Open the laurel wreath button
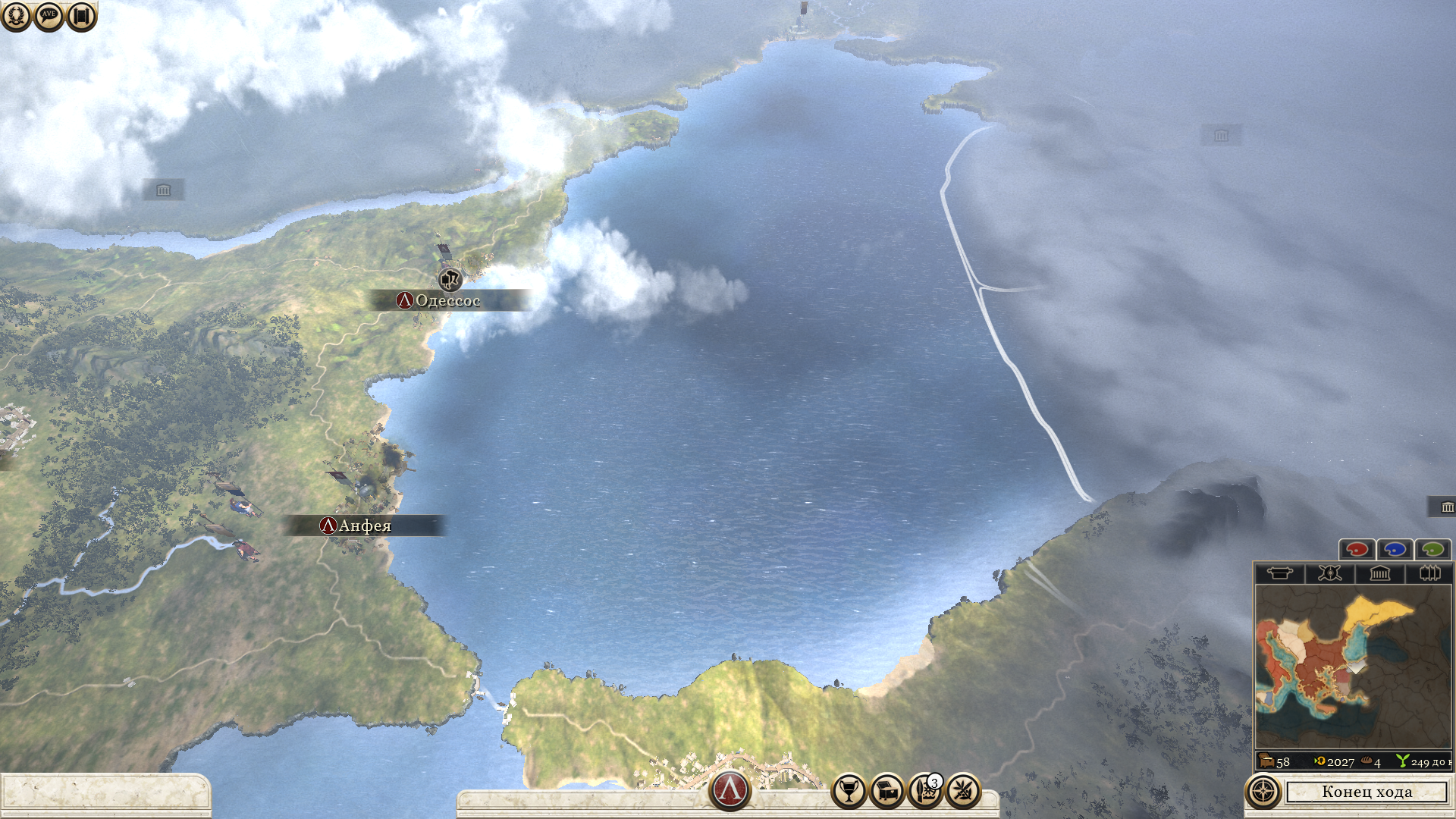1456x819 pixels. pyautogui.click(x=16, y=15)
